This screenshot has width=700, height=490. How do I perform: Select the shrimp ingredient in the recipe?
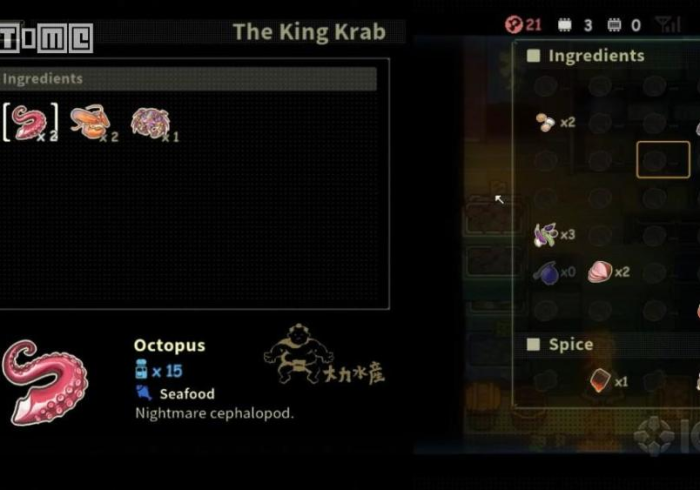coord(89,122)
